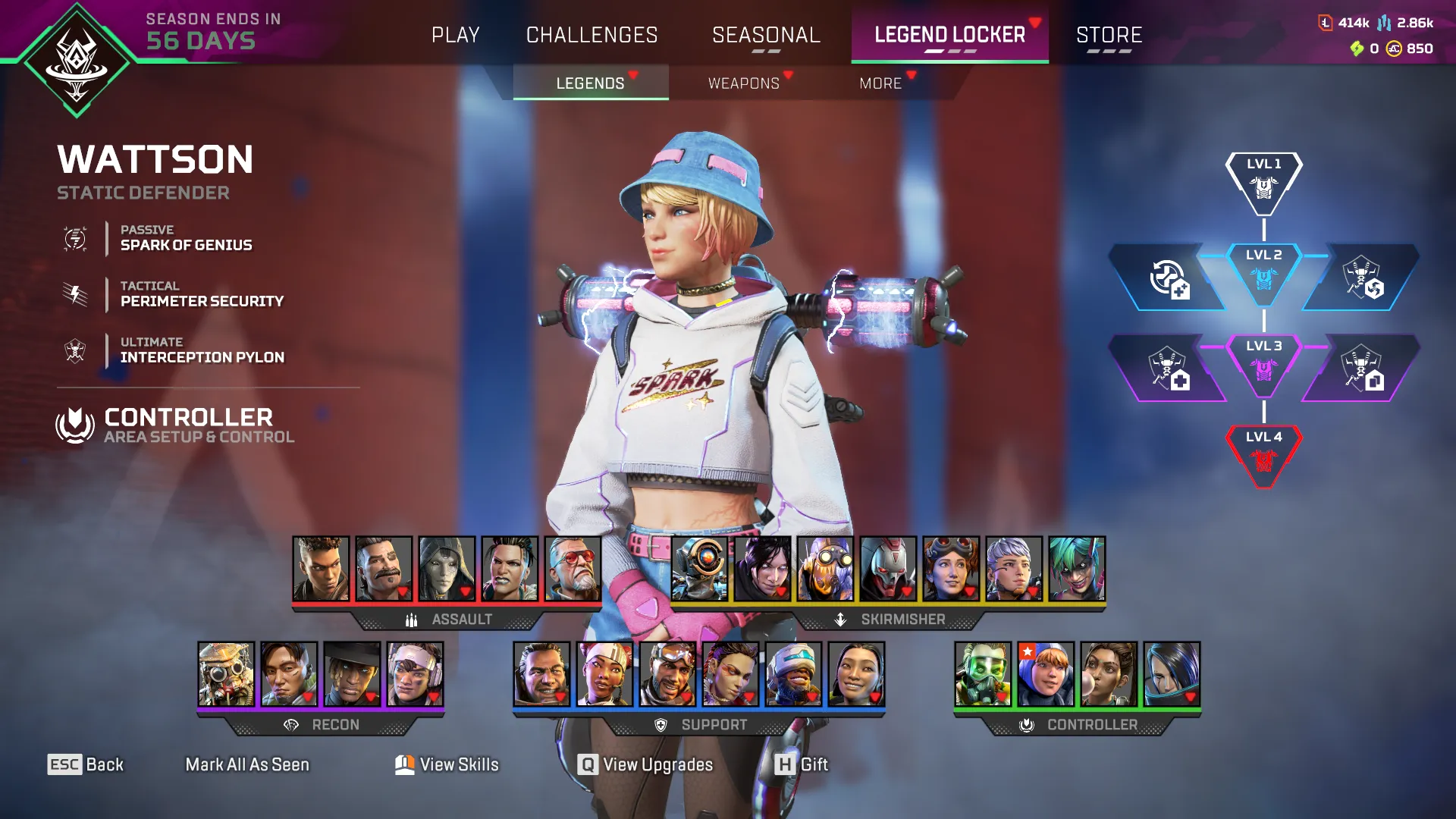1456x819 pixels.
Task: Click Mark All As Seen
Action: click(x=247, y=764)
